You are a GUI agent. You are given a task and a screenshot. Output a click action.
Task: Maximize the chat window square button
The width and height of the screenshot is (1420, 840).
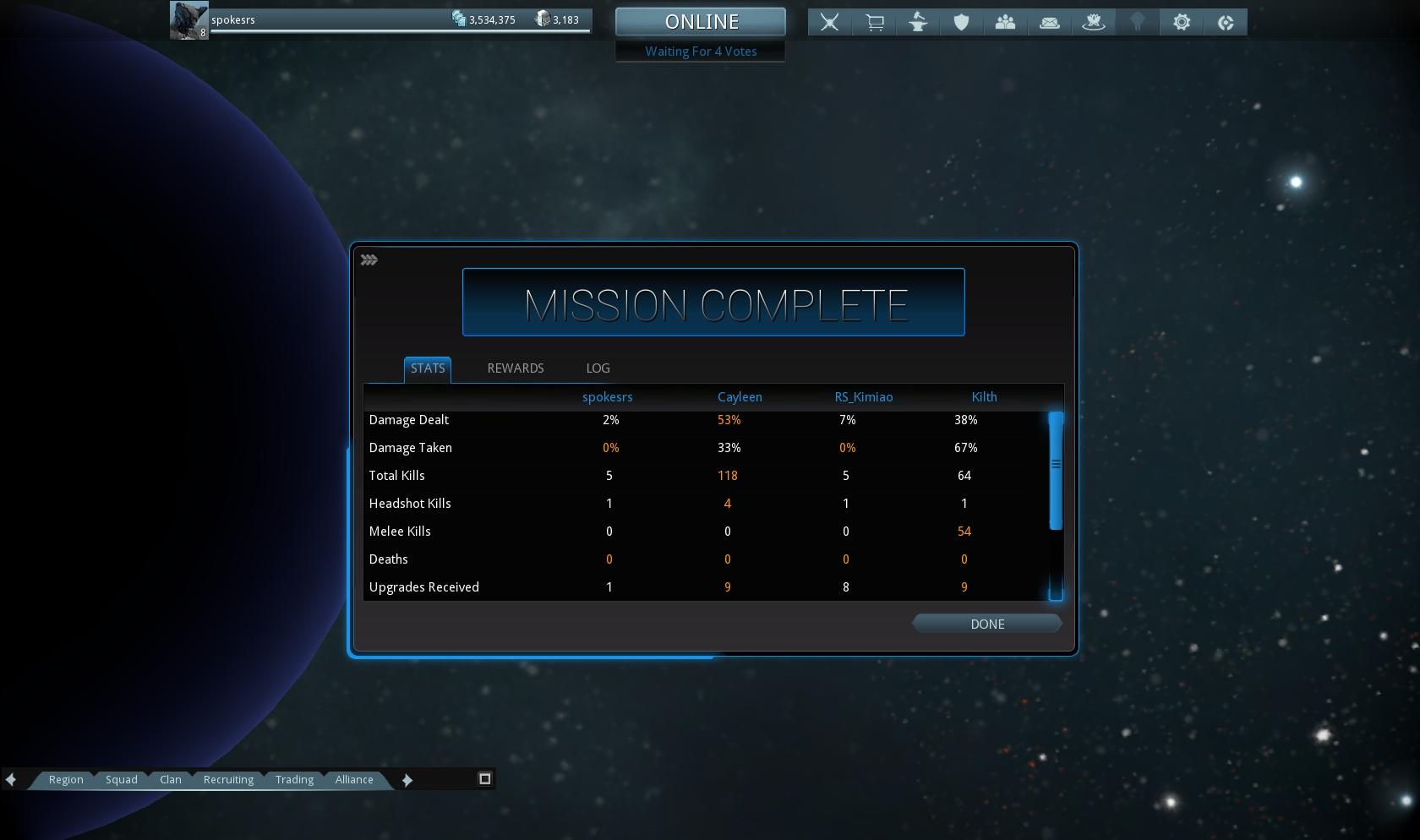pyautogui.click(x=485, y=778)
